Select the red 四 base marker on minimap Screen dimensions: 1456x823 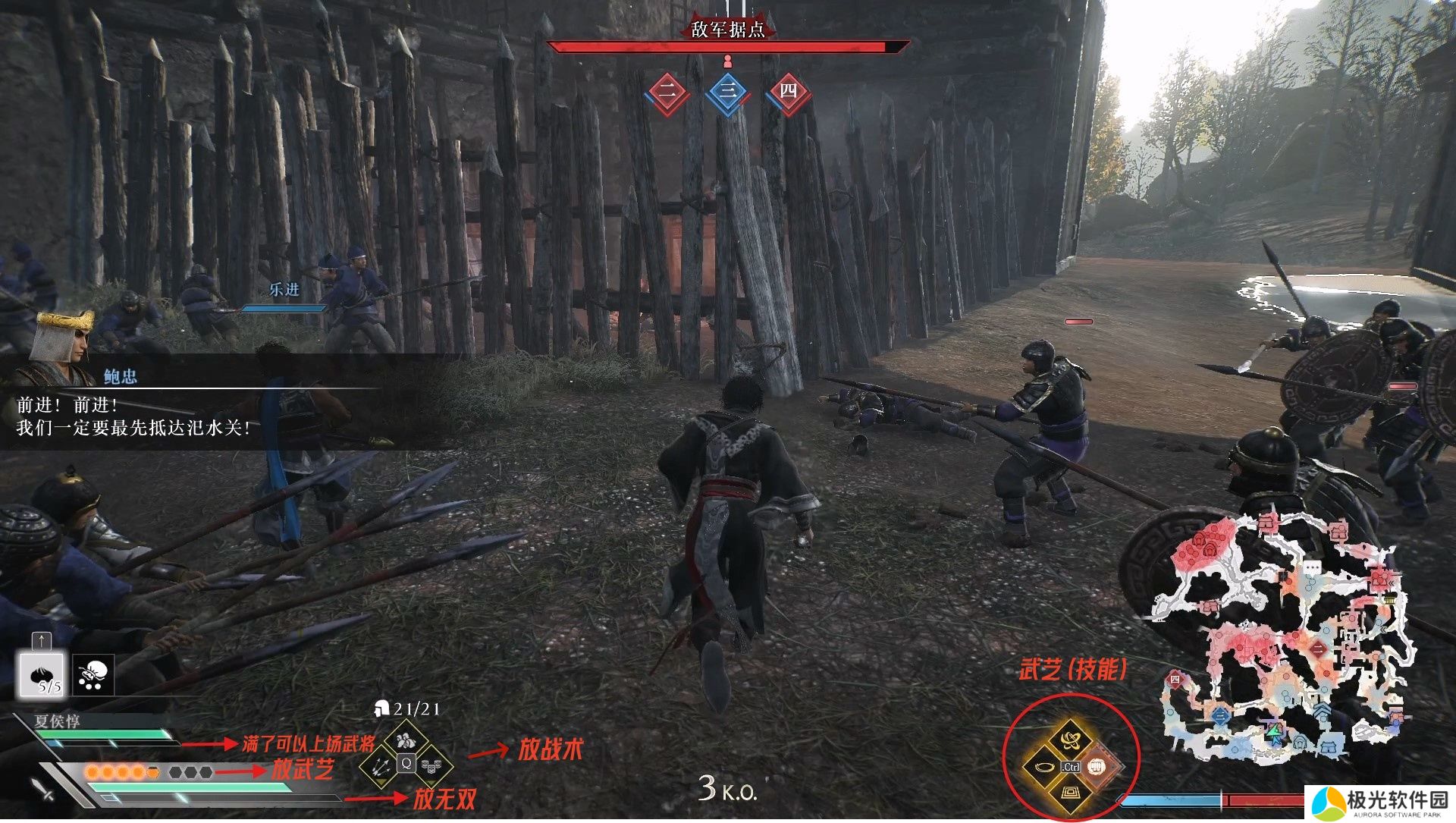click(1175, 680)
